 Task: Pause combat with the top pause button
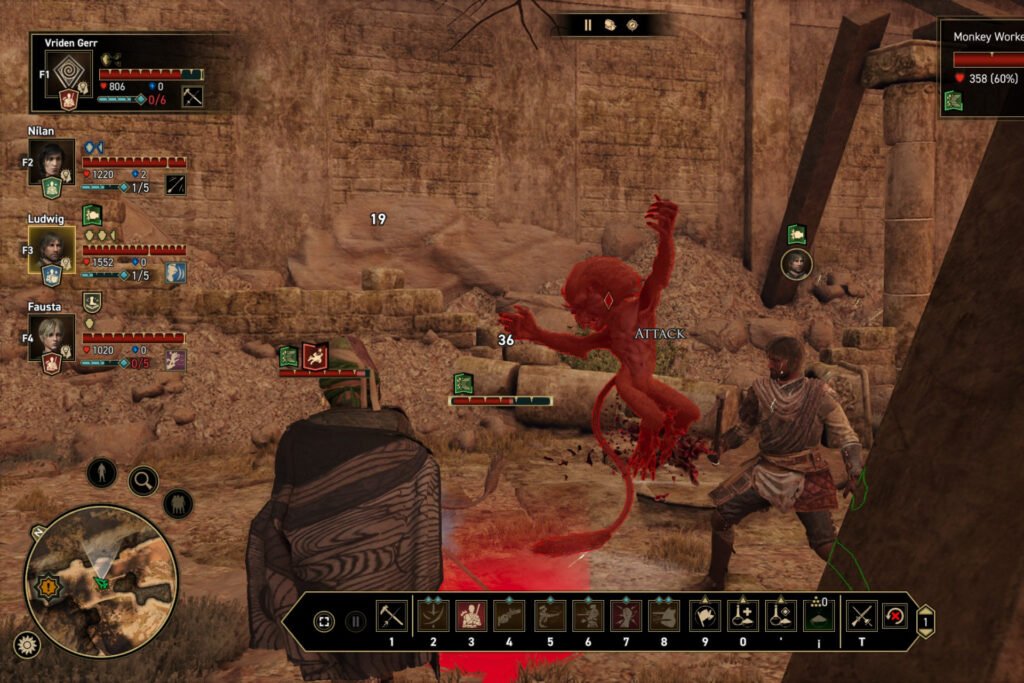(x=588, y=25)
